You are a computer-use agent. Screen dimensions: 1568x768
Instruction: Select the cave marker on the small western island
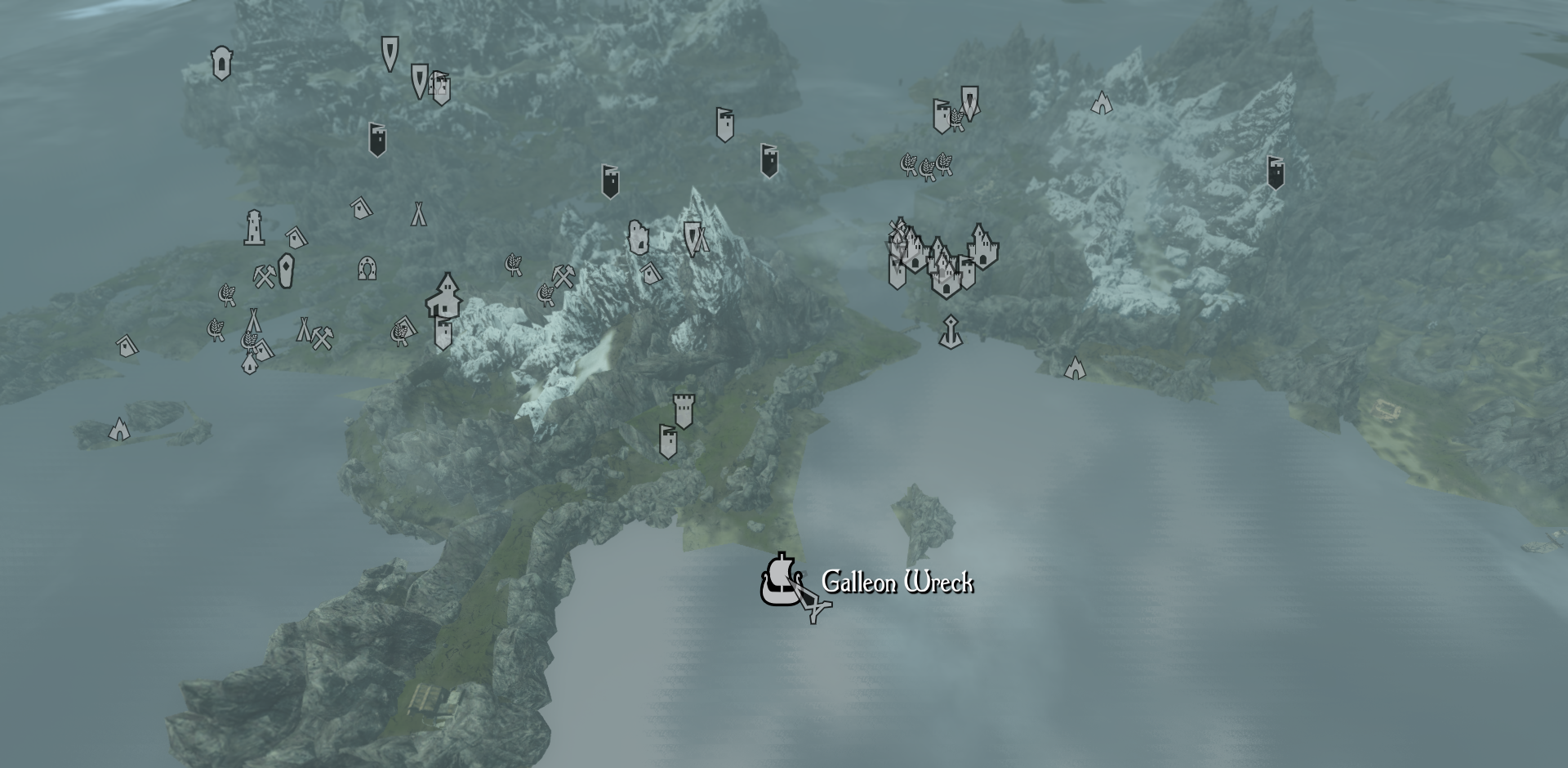(x=119, y=429)
